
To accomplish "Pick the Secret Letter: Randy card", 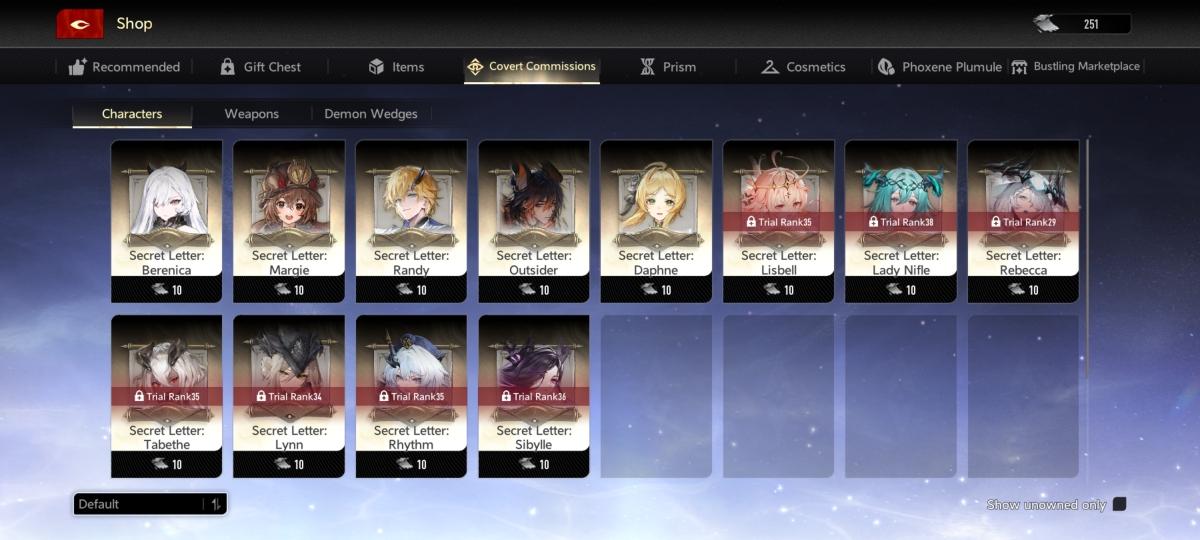I will click(x=411, y=221).
